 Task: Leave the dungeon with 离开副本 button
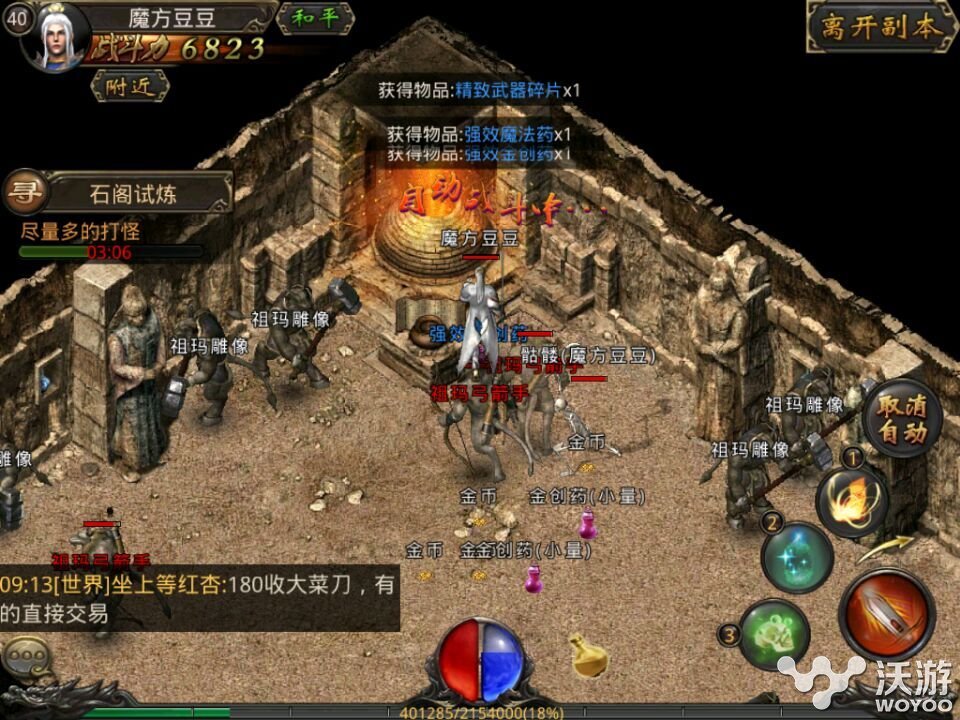point(879,27)
